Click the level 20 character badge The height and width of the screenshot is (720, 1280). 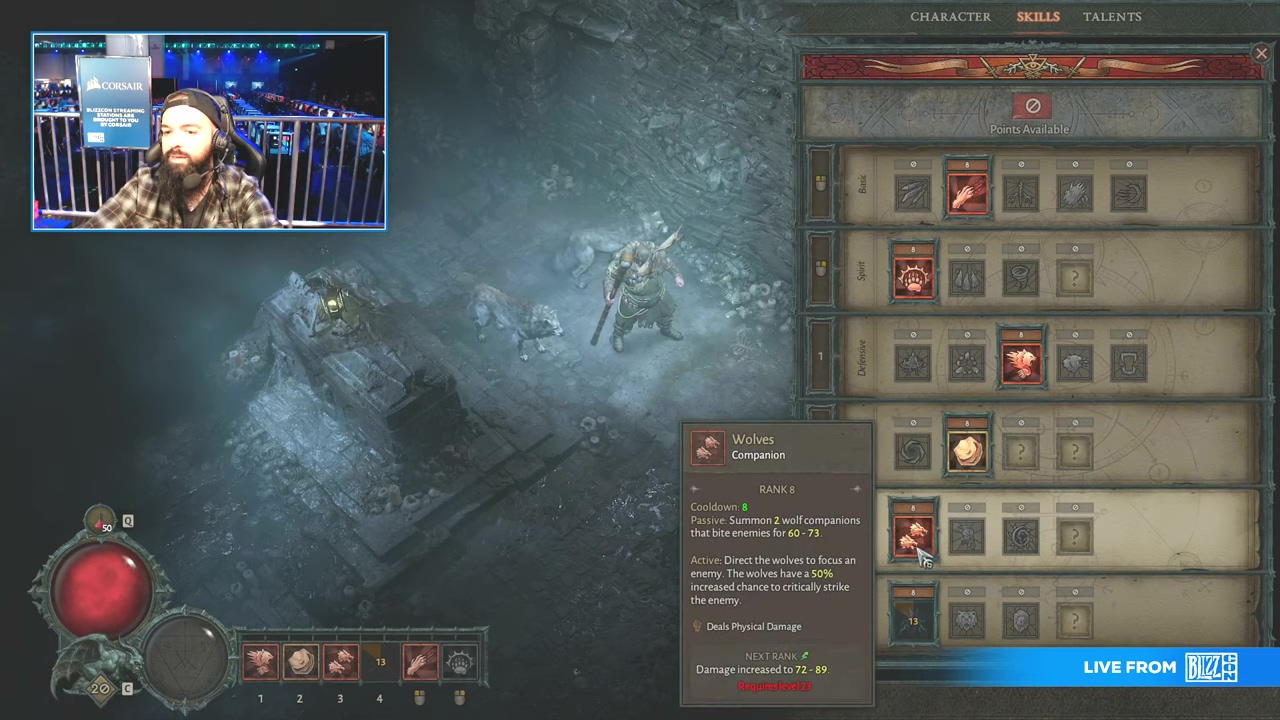click(99, 687)
